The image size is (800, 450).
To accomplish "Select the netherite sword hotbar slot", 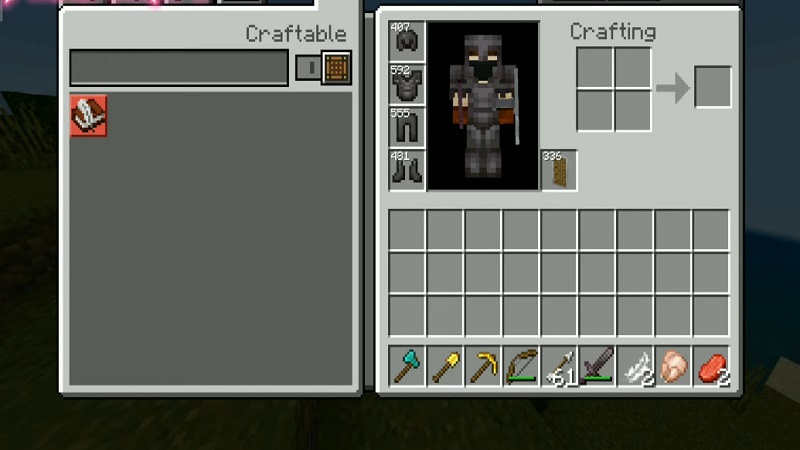I will click(x=598, y=367).
